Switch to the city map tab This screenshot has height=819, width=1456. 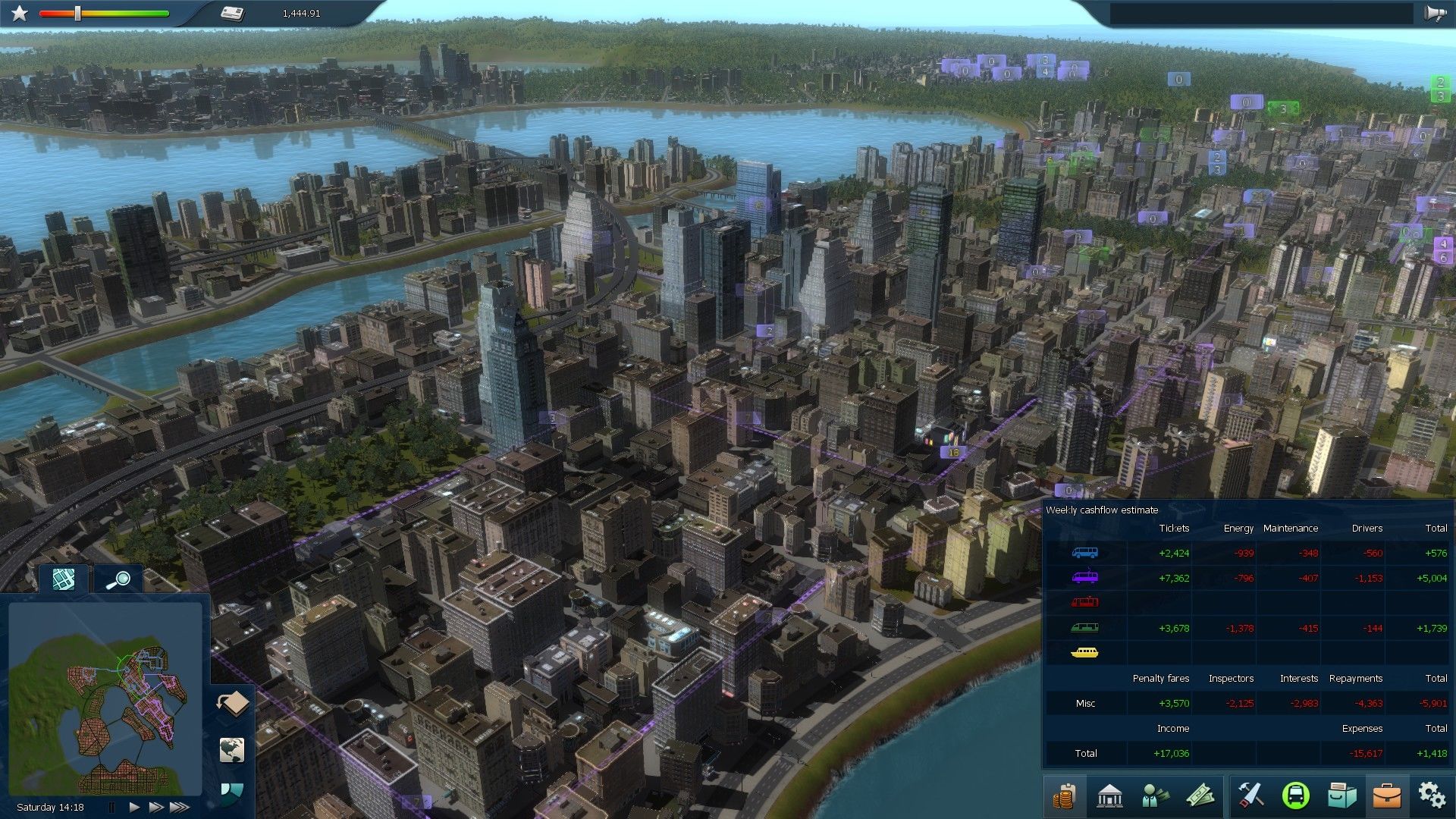[x=64, y=580]
